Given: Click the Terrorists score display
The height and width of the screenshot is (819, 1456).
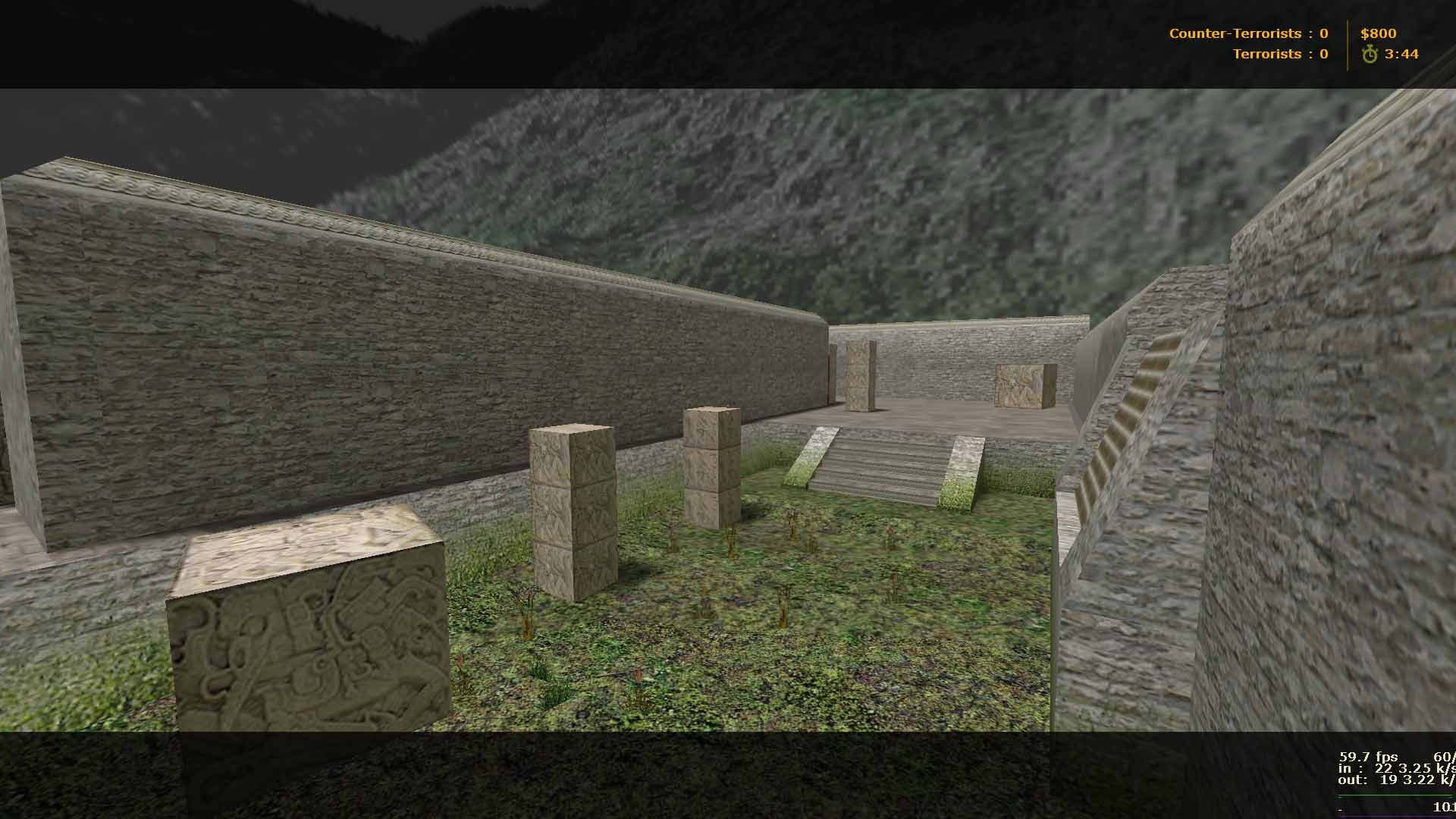Looking at the screenshot, I should (x=1282, y=53).
